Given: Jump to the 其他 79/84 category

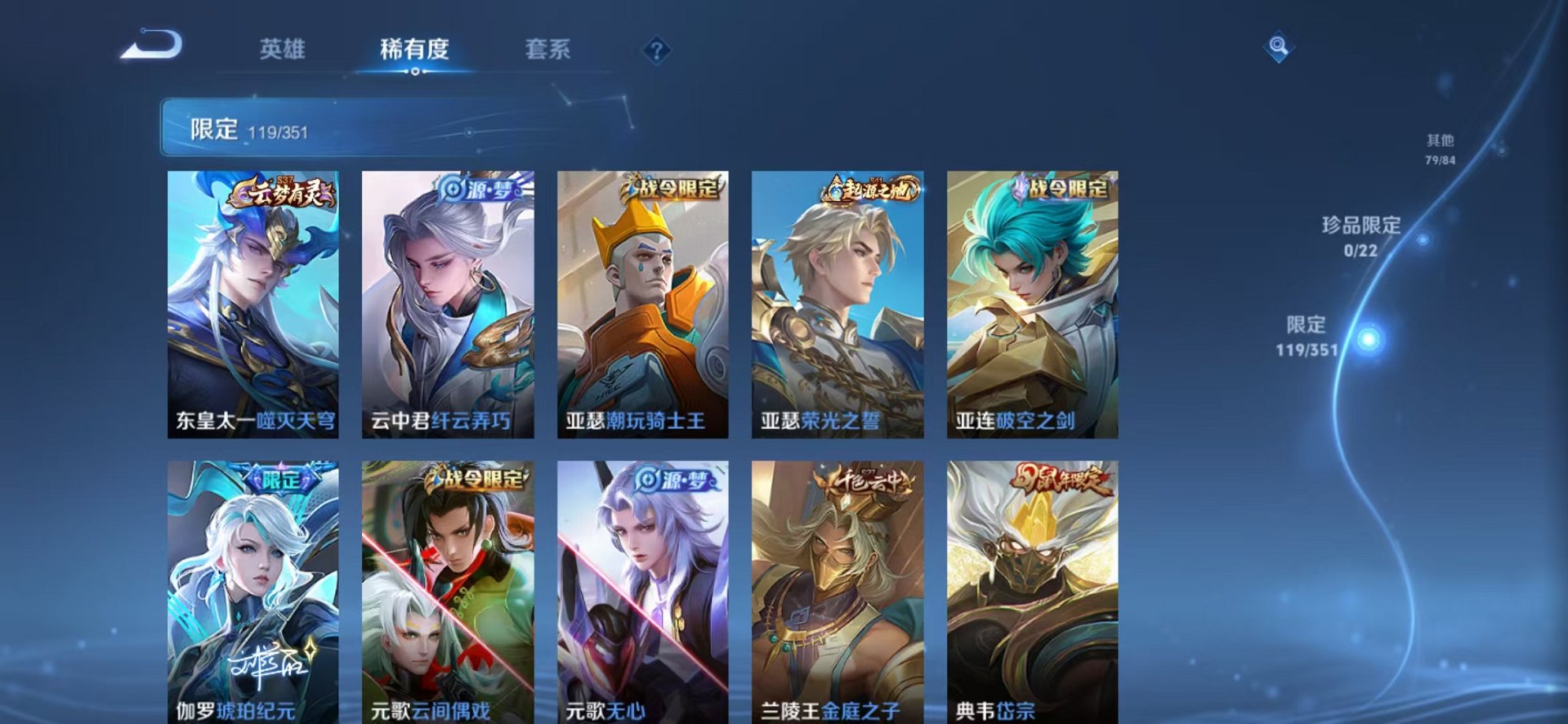Looking at the screenshot, I should click(1440, 150).
